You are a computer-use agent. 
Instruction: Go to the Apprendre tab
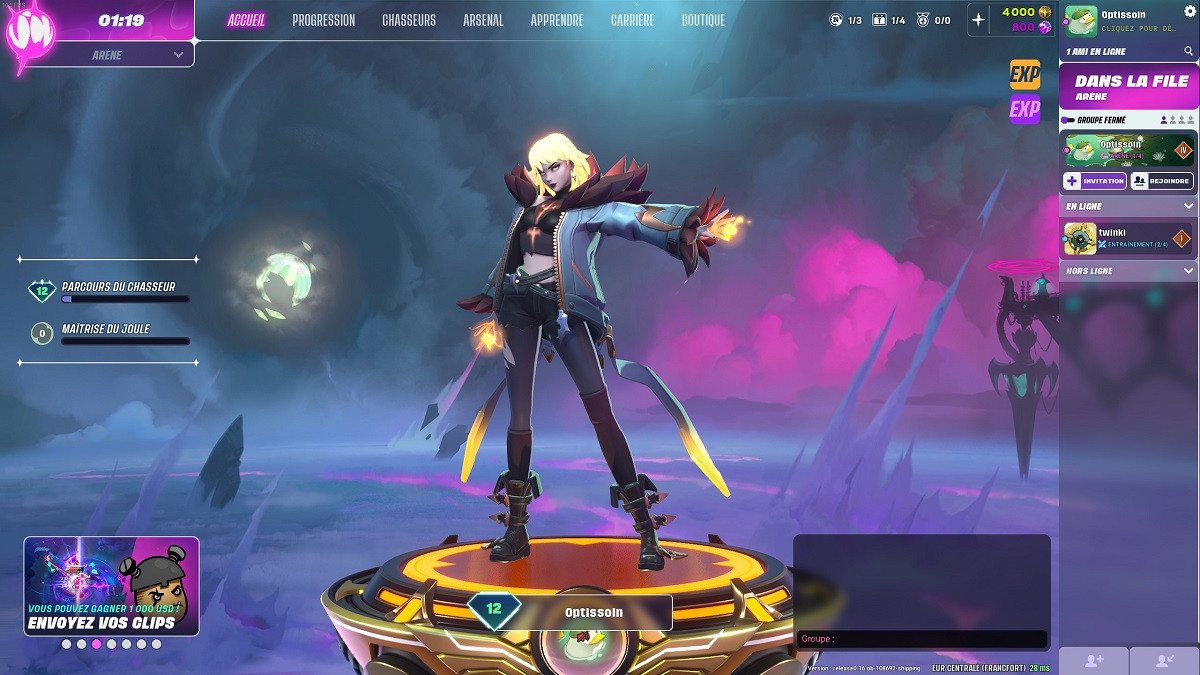pyautogui.click(x=557, y=20)
